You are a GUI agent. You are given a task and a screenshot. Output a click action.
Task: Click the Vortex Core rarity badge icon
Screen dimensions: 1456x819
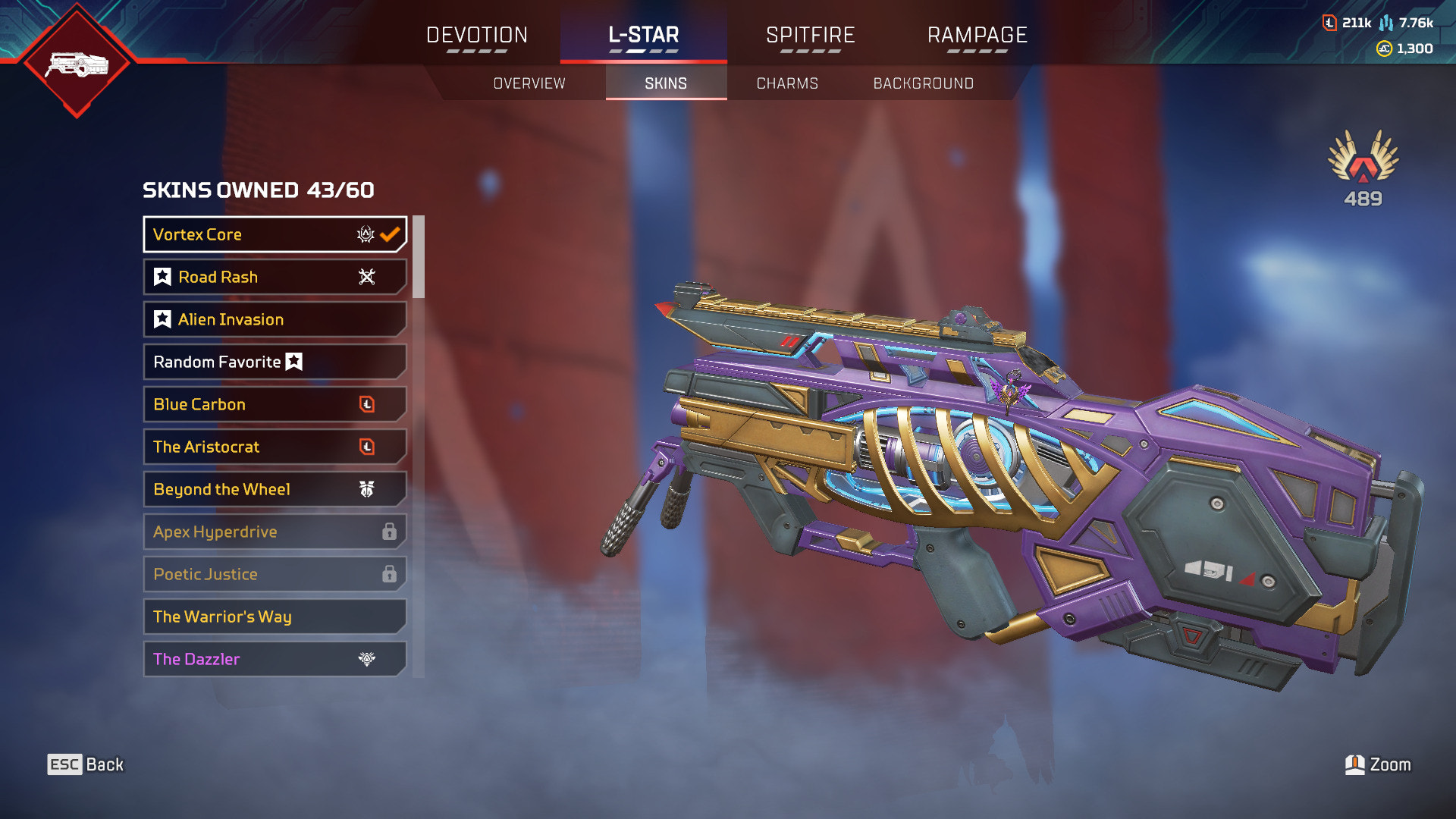coord(365,235)
